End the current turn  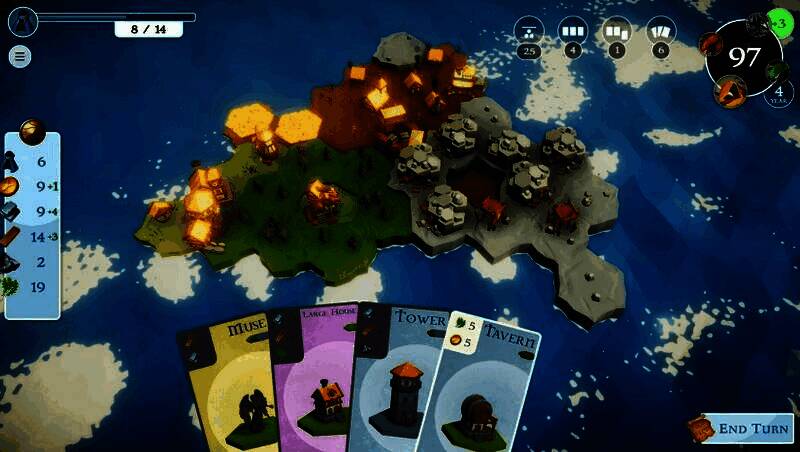[741, 429]
